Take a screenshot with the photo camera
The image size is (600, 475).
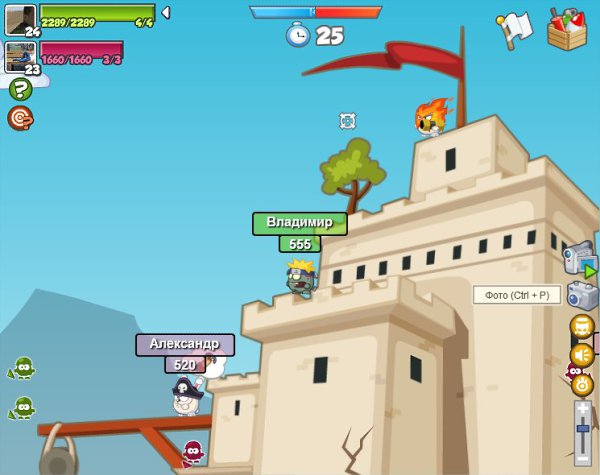[x=582, y=295]
